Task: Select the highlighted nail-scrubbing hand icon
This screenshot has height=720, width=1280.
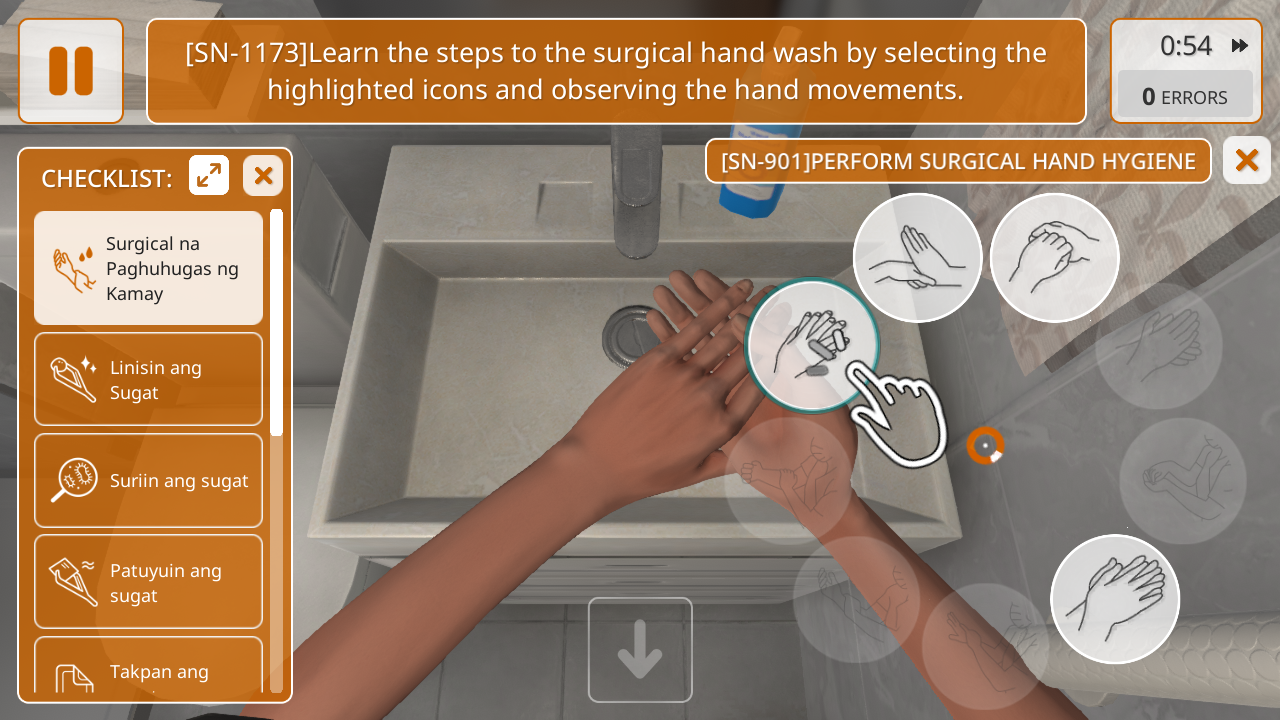Action: (x=812, y=345)
